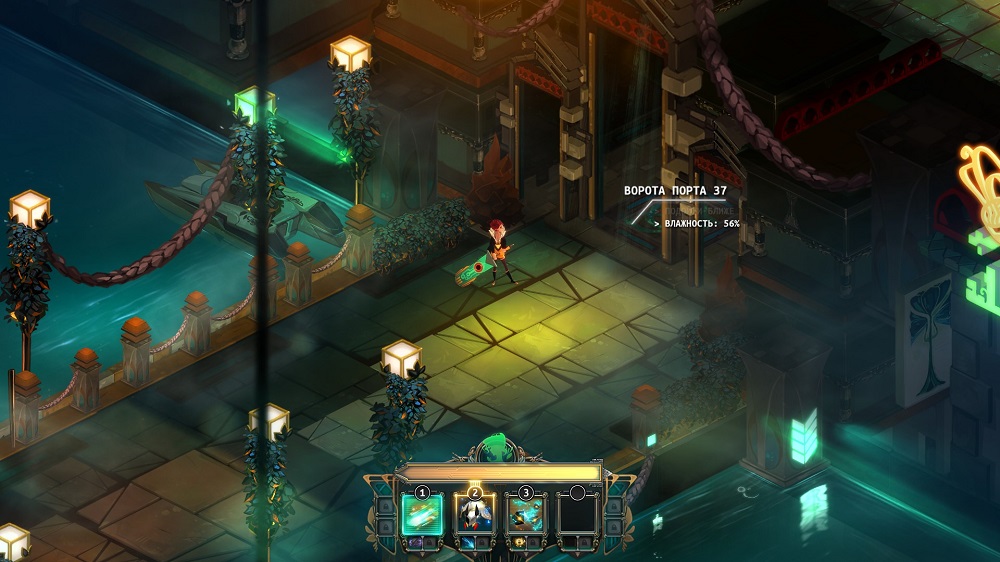This screenshot has height=562, width=1000.
Task: Click the green portrait emblem above the bar
Action: 498,449
